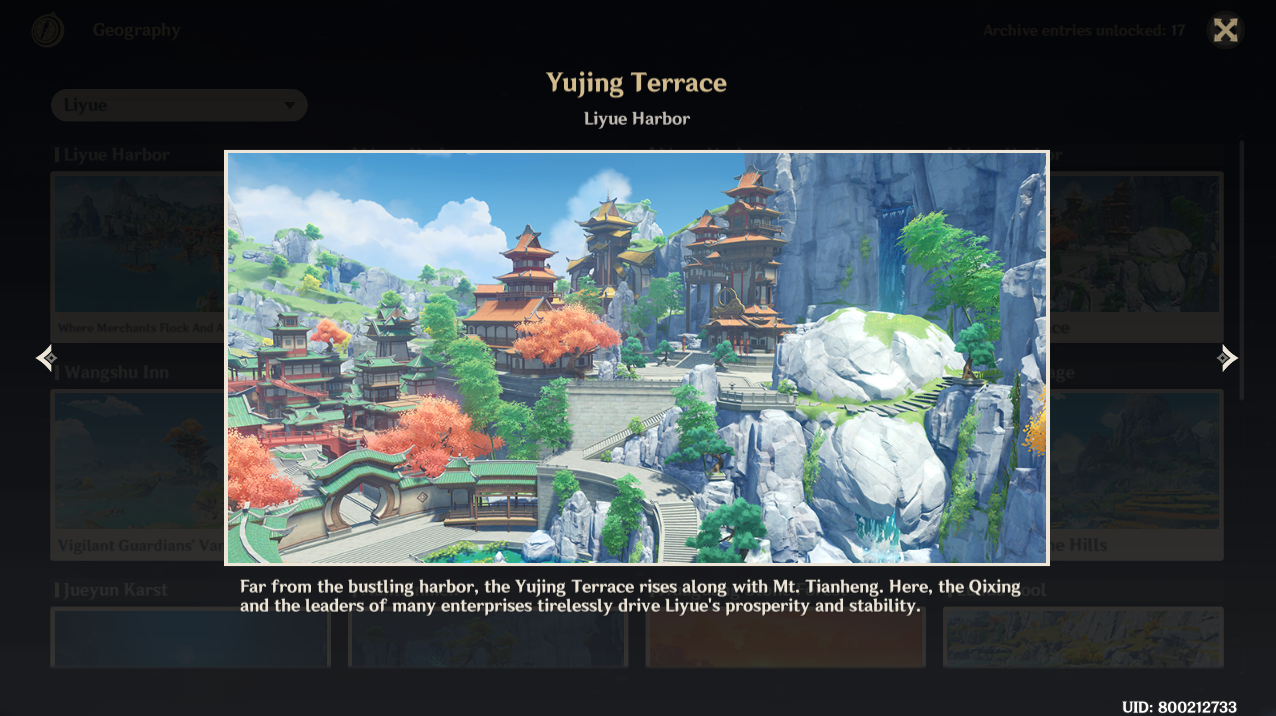Advance to the next archive entry arrow
Image resolution: width=1276 pixels, height=716 pixels.
tap(1228, 358)
